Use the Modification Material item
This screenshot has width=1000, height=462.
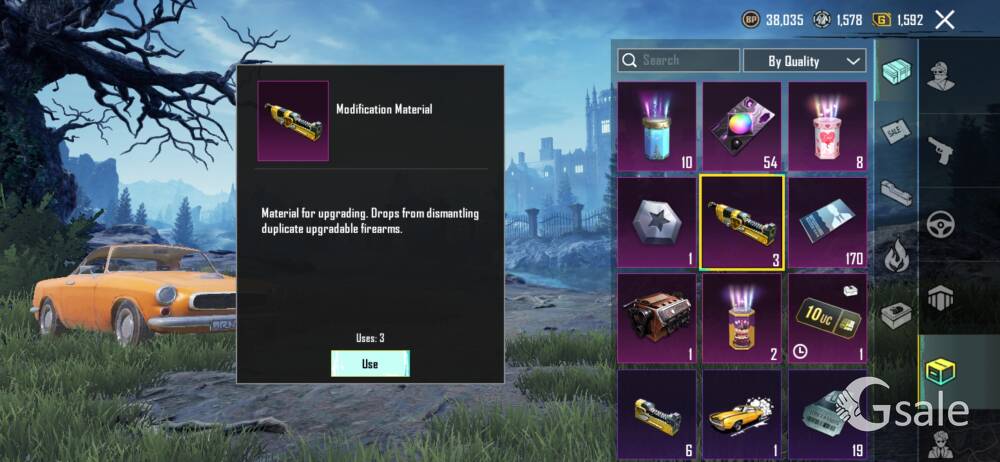370,364
